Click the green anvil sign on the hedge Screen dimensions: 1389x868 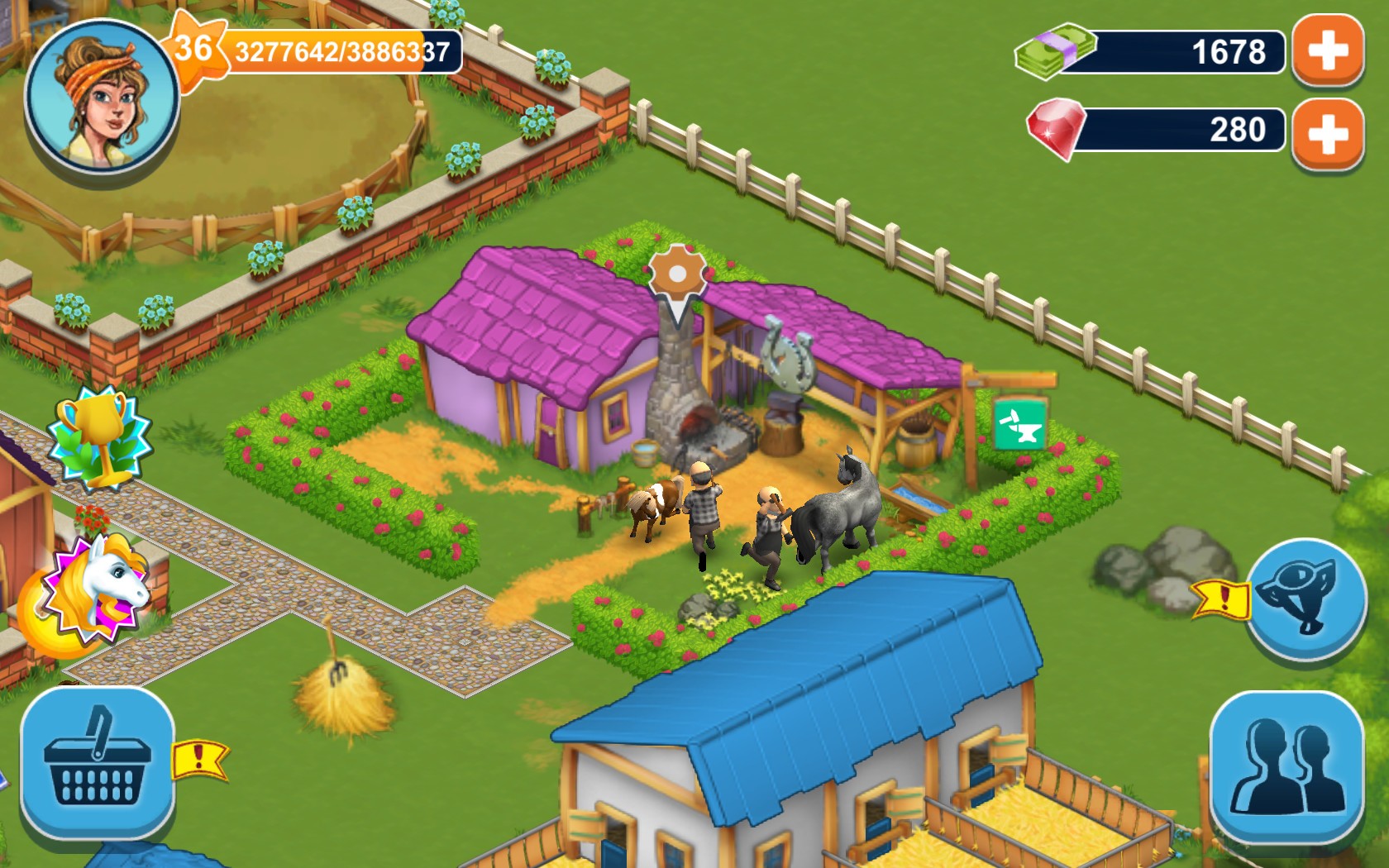(1019, 423)
